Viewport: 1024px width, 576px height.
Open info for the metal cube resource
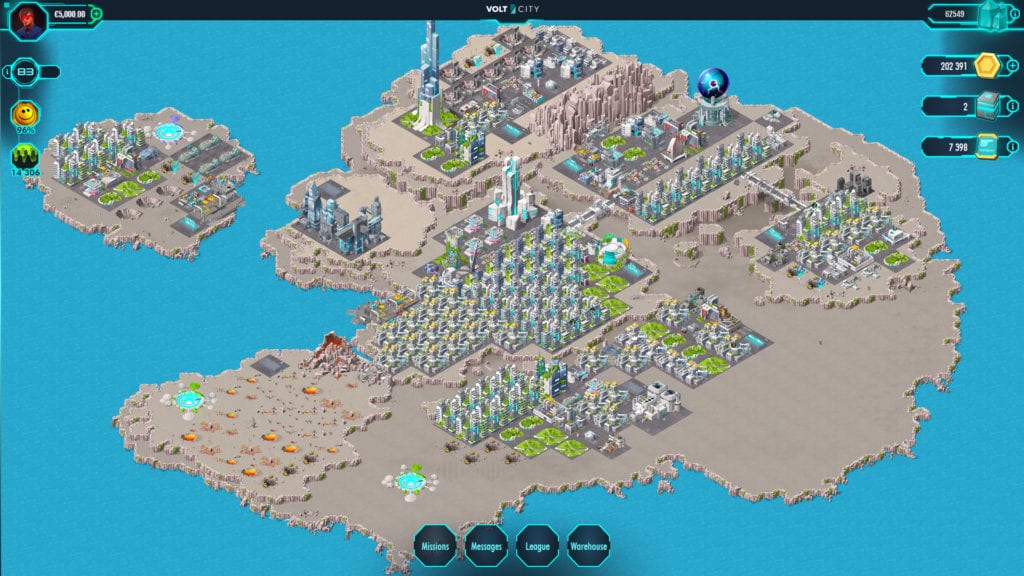click(x=1013, y=106)
